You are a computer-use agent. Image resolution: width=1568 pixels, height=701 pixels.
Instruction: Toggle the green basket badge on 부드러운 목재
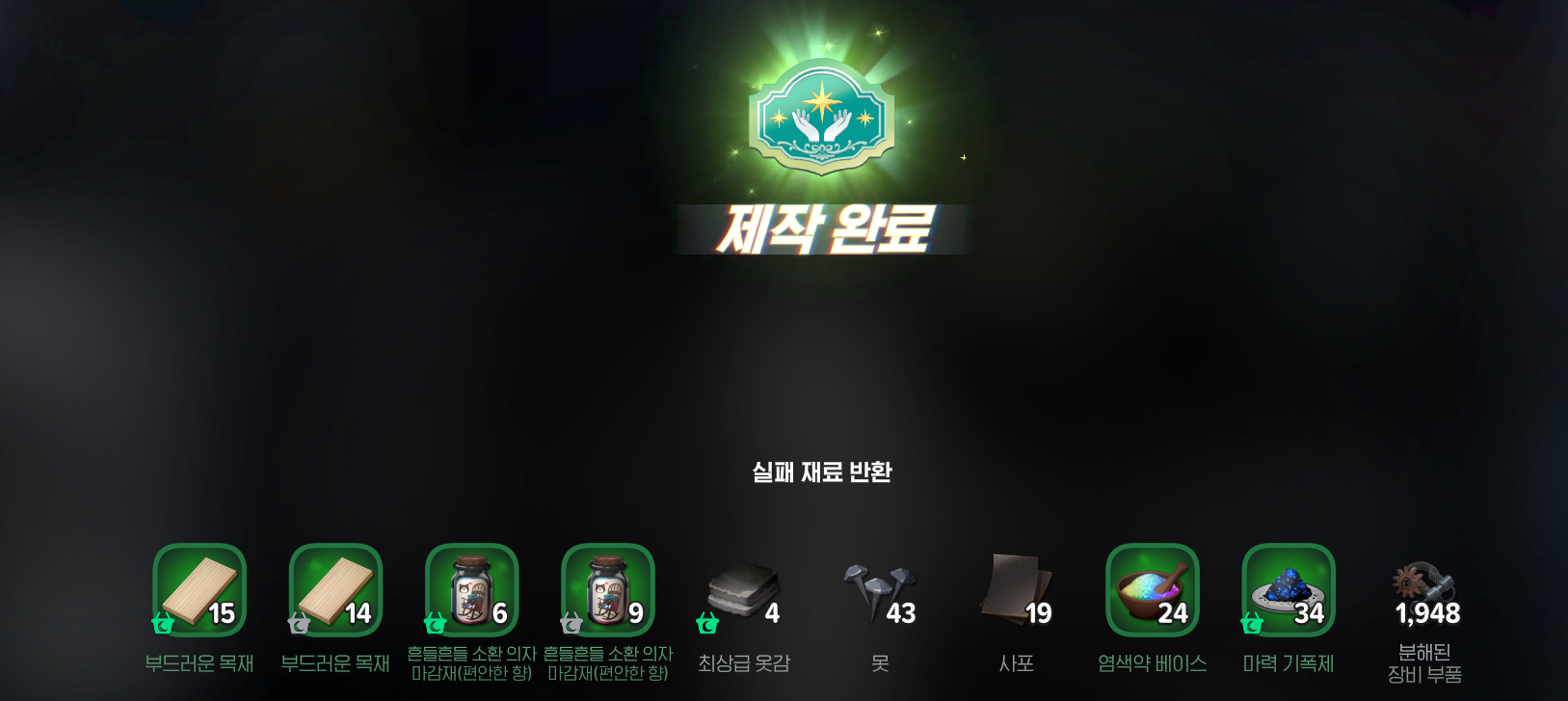pos(161,625)
